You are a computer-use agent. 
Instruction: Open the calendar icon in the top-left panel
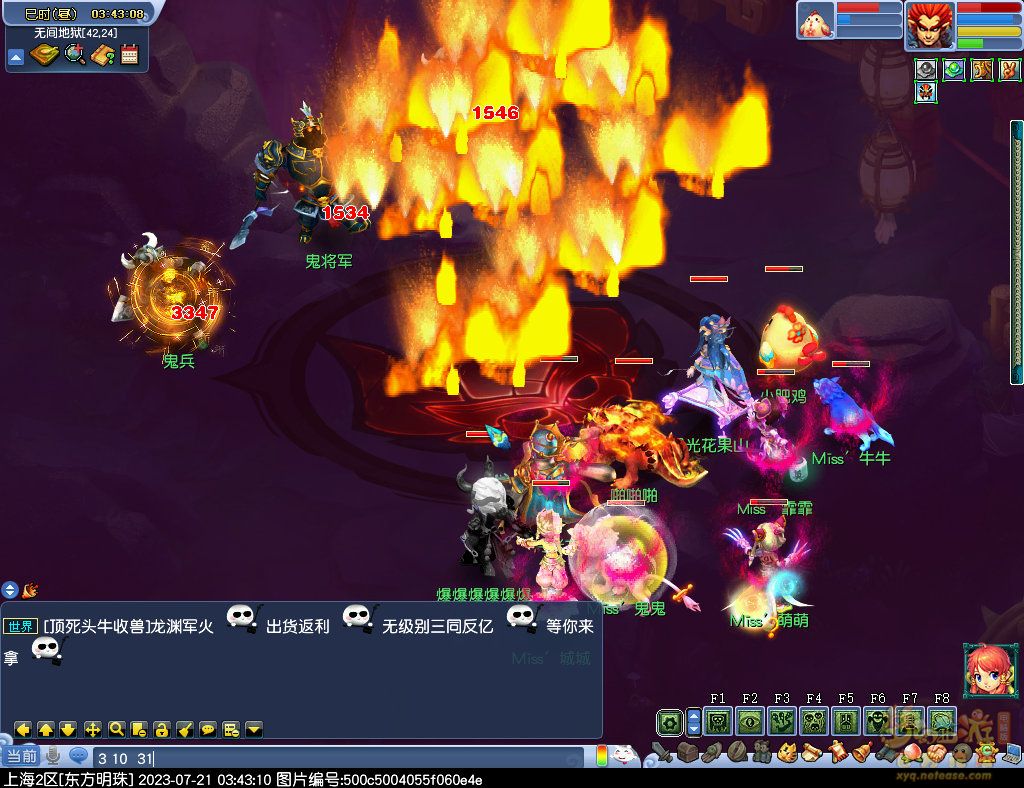pos(129,55)
